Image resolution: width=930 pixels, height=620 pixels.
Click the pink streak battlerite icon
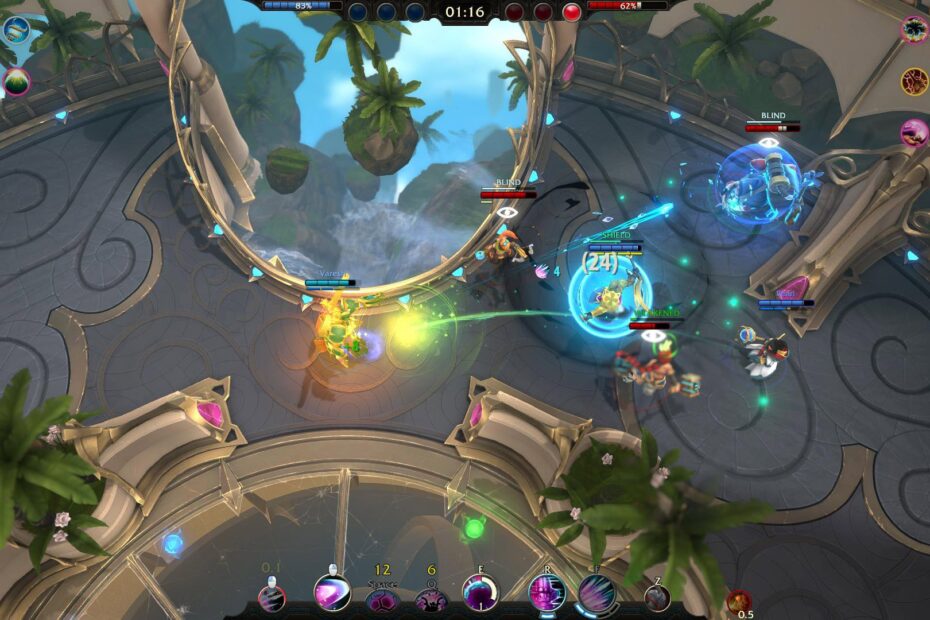(x=914, y=132)
